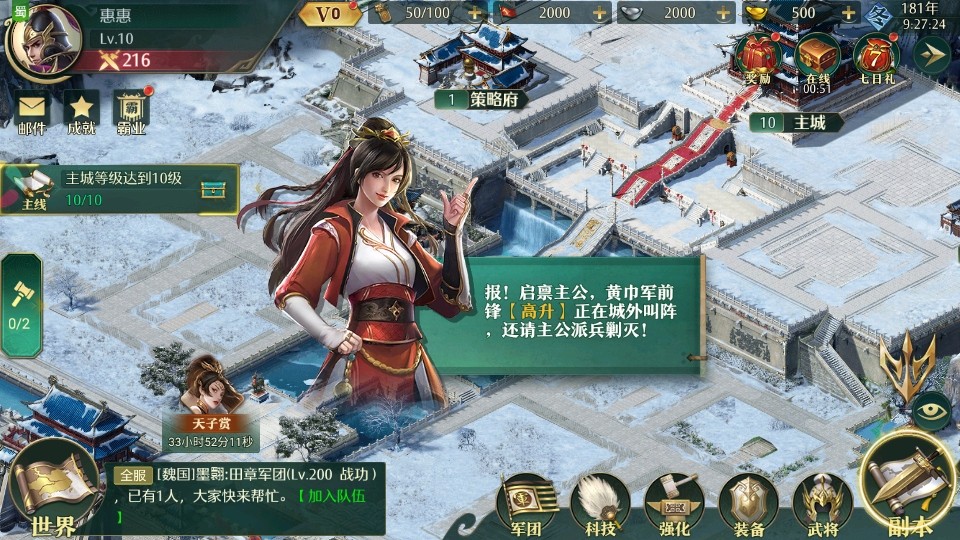Image resolution: width=960 pixels, height=540 pixels.
Task: Select the 主线 main quest tracker
Action: (x=120, y=189)
